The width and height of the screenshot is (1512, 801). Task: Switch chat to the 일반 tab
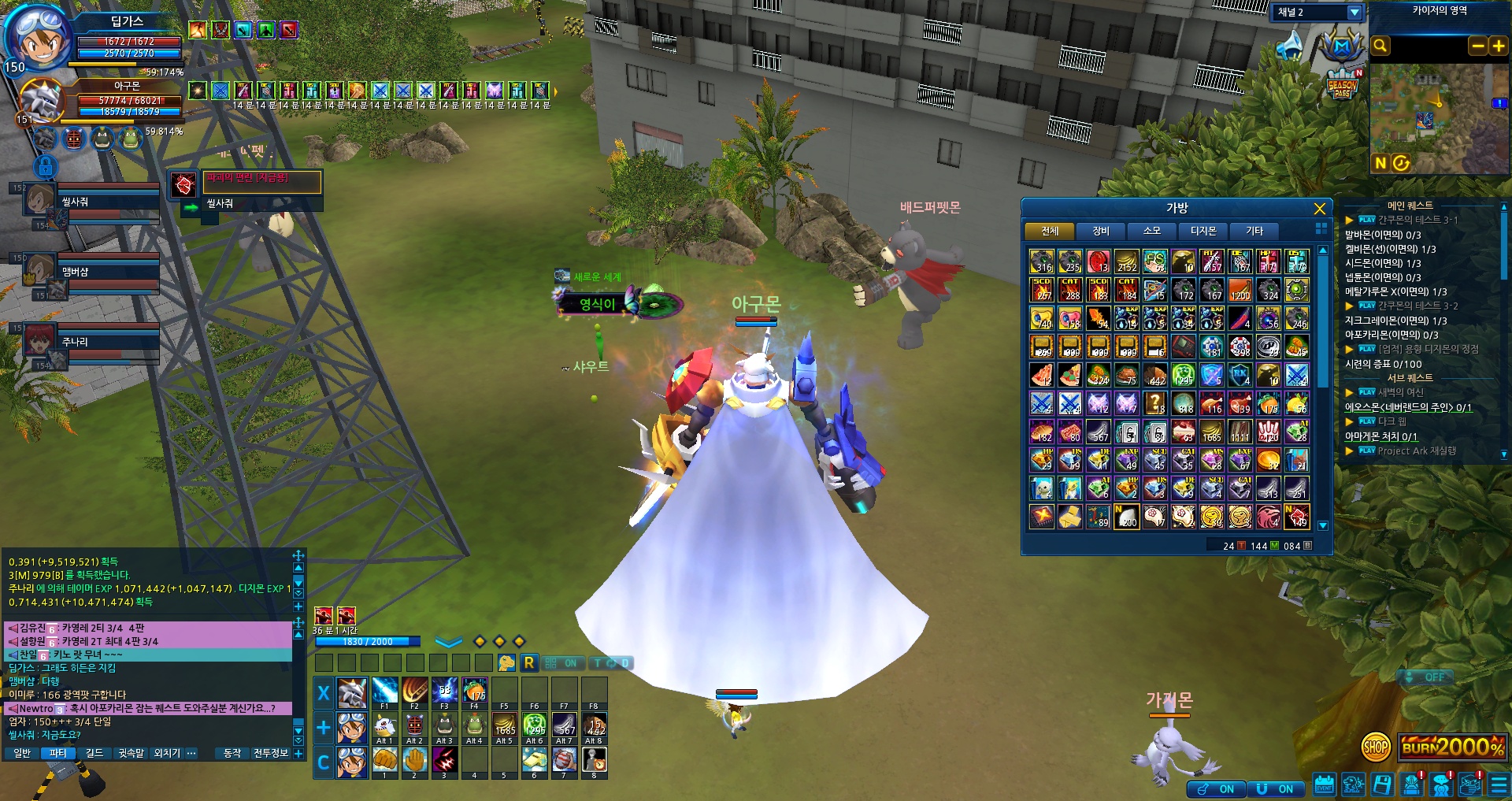coord(22,753)
